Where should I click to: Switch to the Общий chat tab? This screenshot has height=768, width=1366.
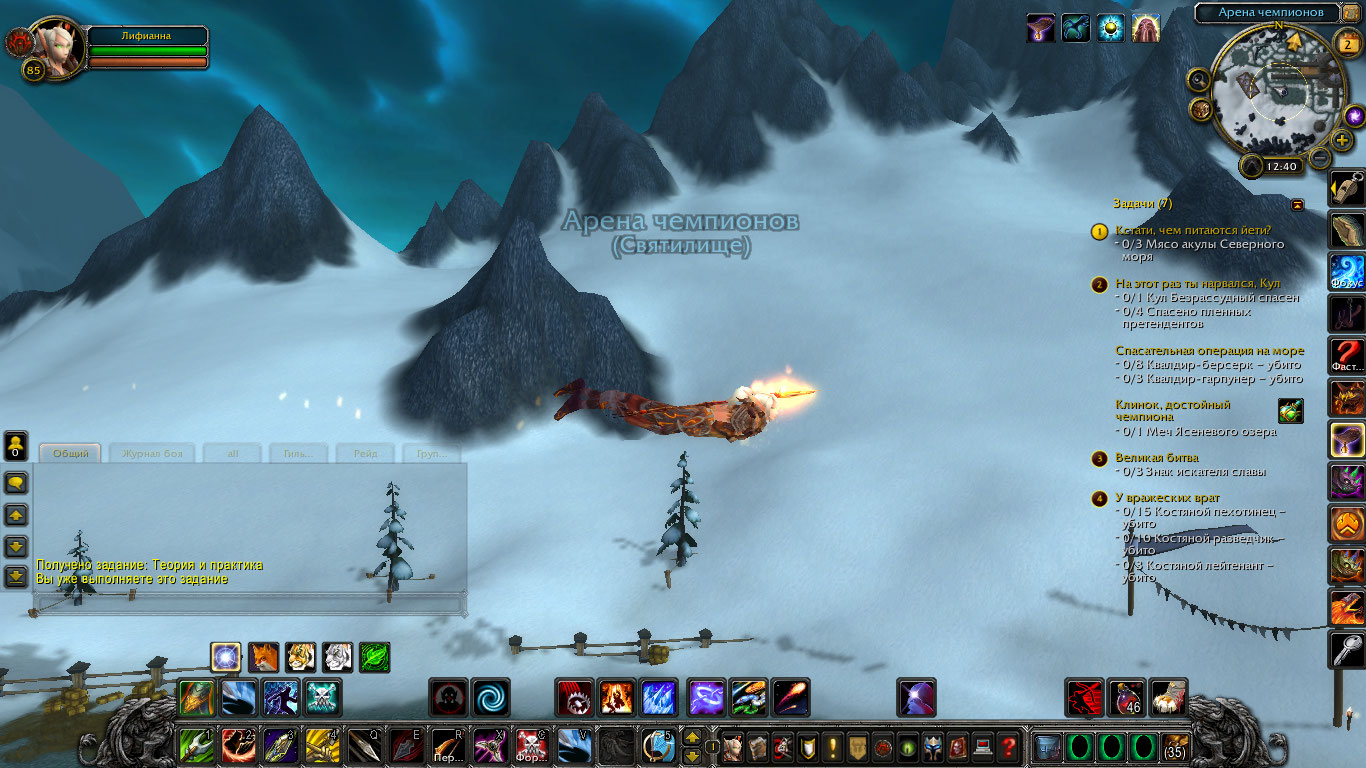71,453
